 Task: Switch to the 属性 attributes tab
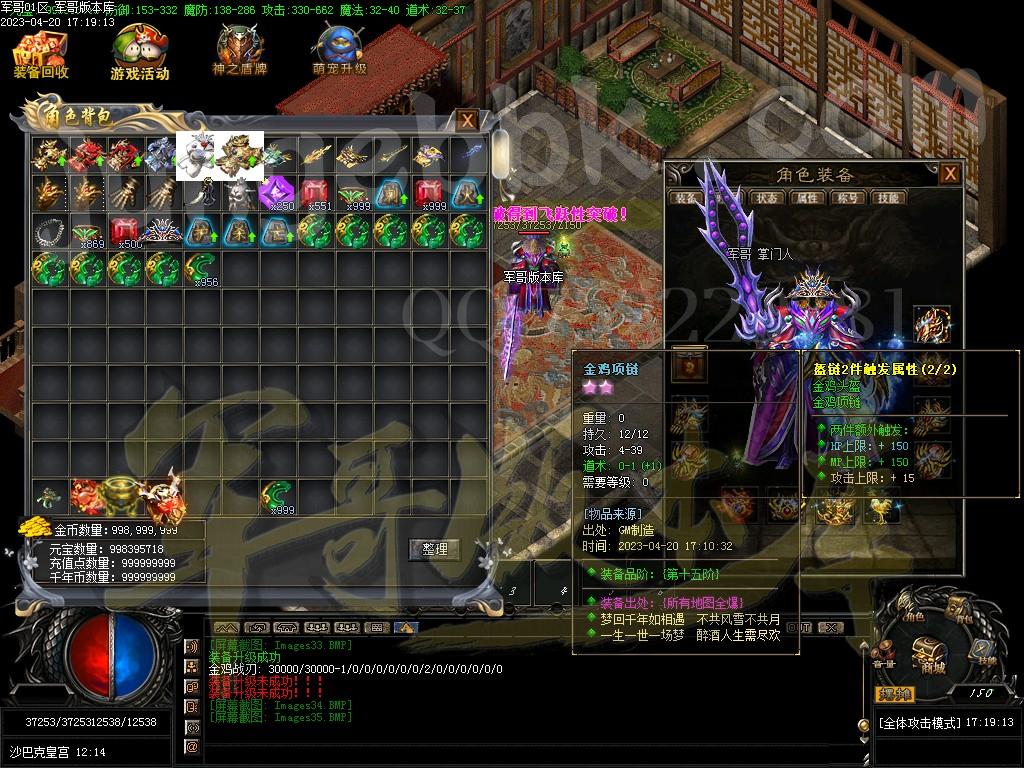[806, 198]
